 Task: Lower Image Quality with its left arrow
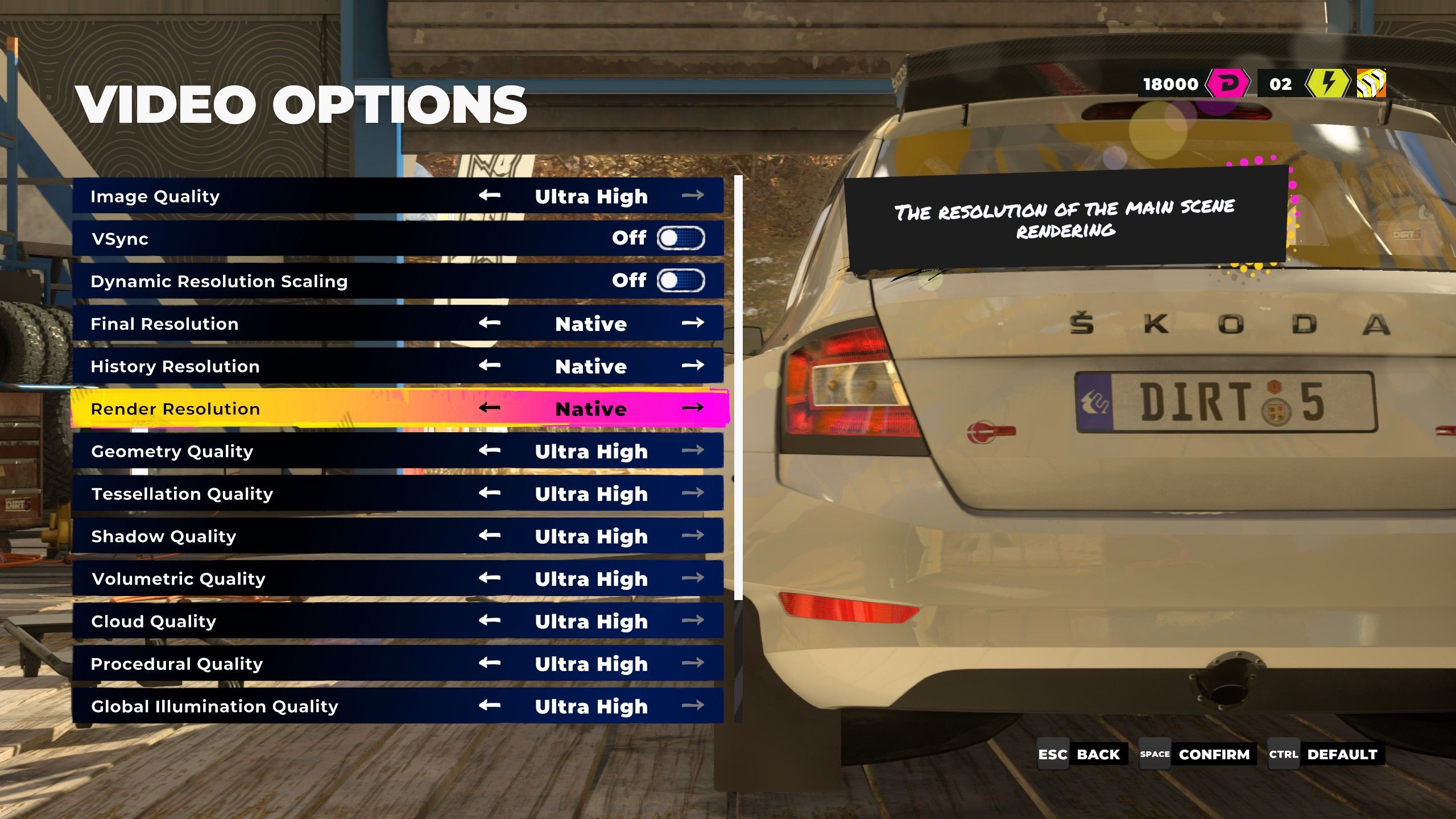489,196
